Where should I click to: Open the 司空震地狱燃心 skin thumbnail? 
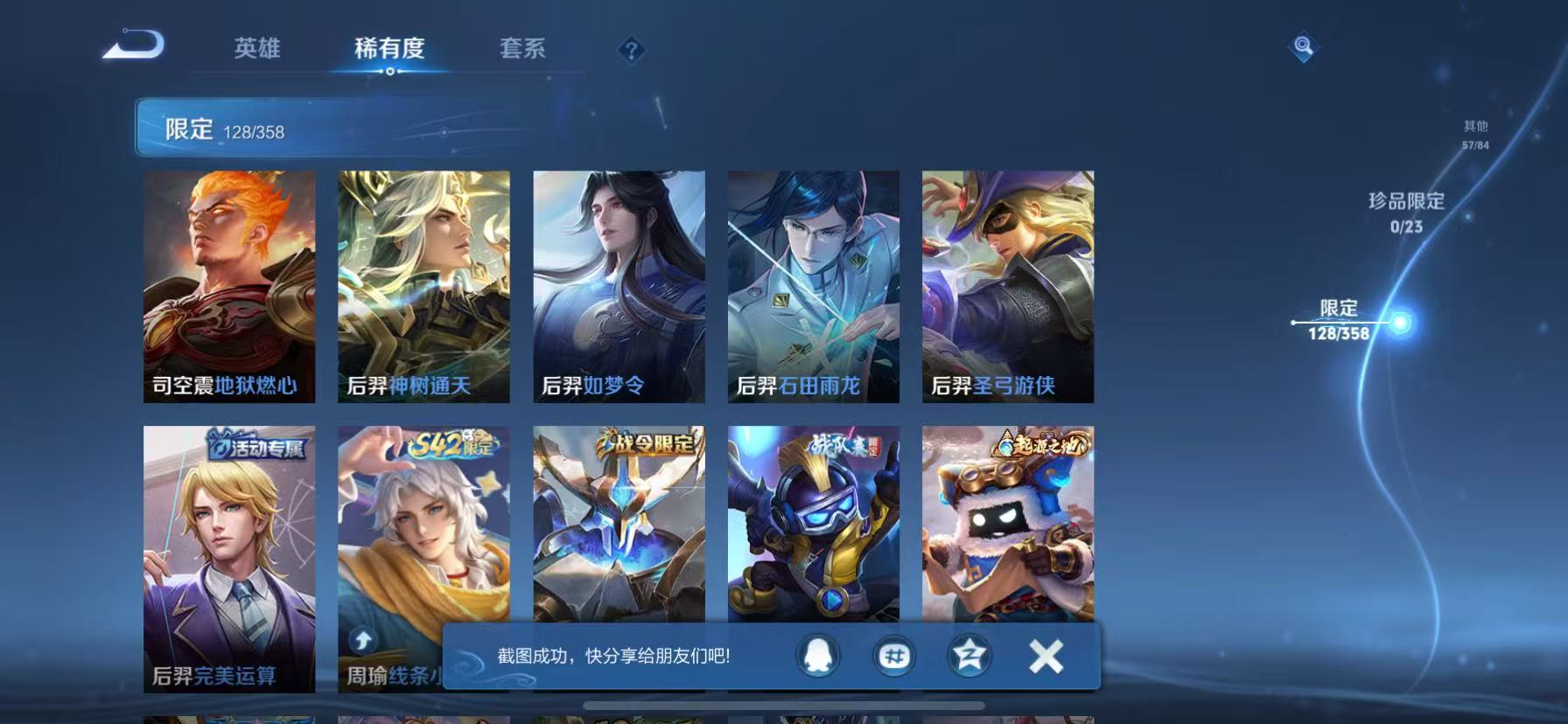(x=229, y=289)
